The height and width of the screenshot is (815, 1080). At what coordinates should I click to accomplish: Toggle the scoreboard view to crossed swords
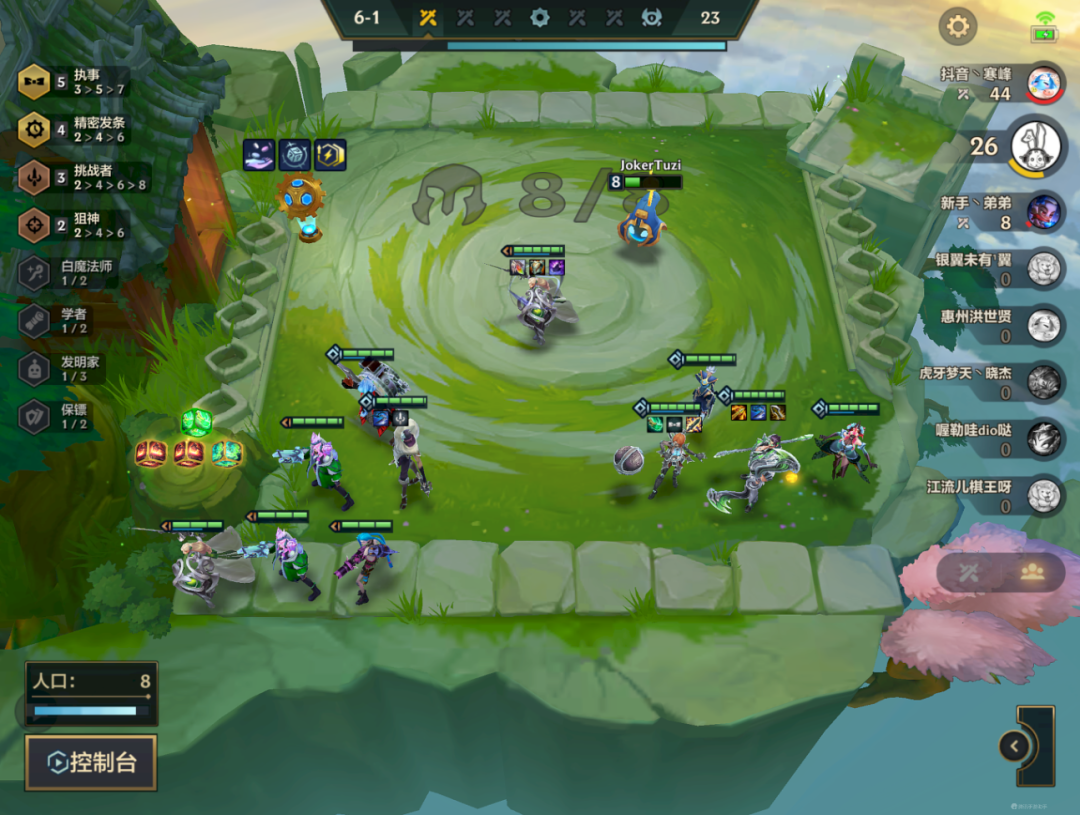[968, 572]
